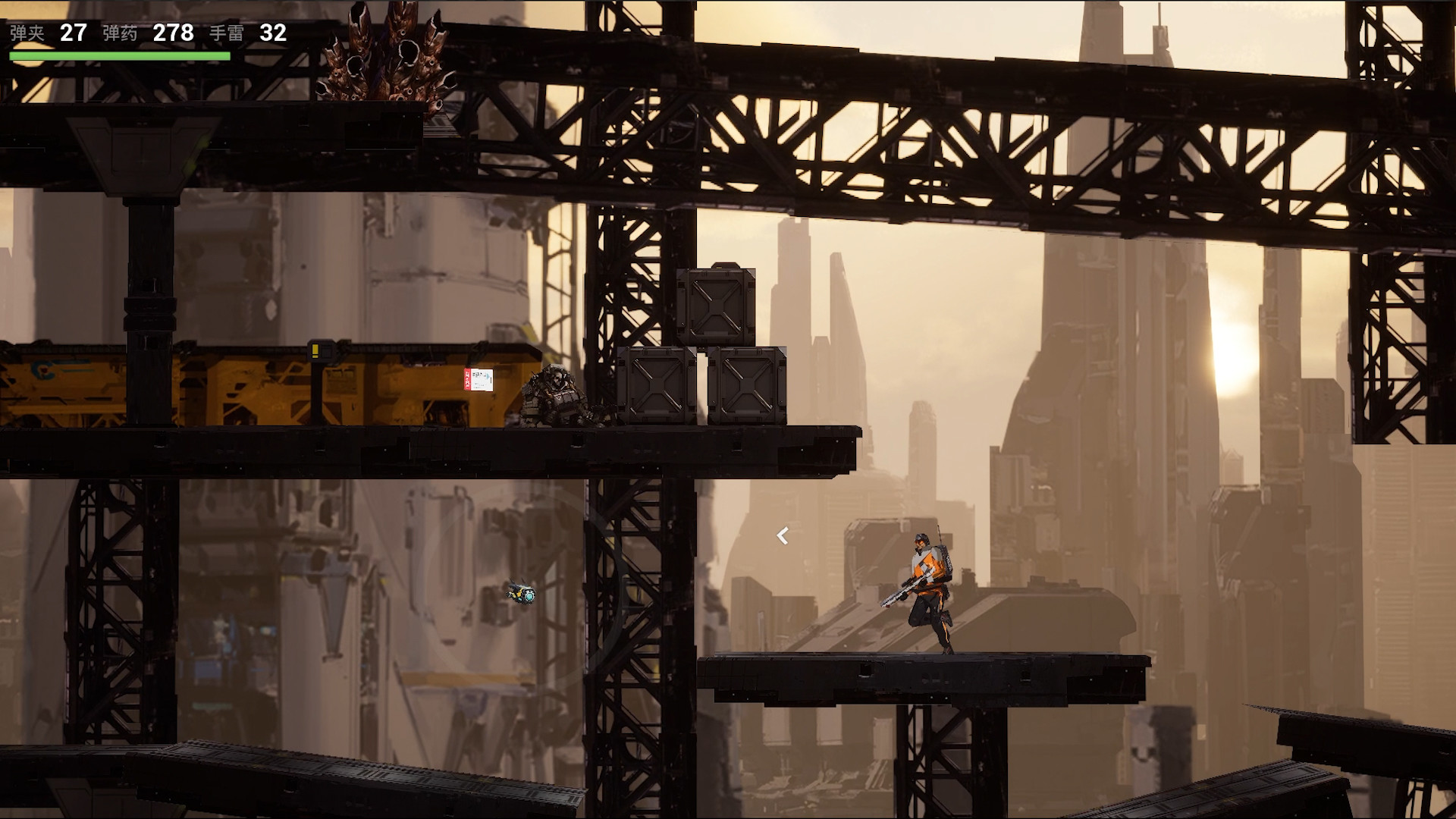Image resolution: width=1456 pixels, height=819 pixels.
Task: Click the green health bar
Action: coord(119,55)
